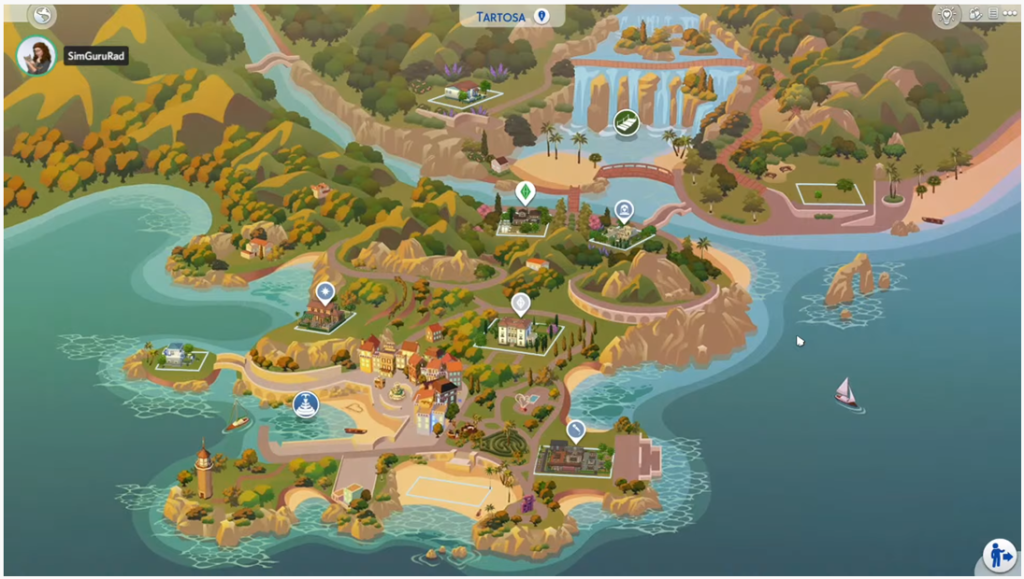This screenshot has height=579, width=1024.
Task: Click the list panel icon
Action: click(x=992, y=15)
